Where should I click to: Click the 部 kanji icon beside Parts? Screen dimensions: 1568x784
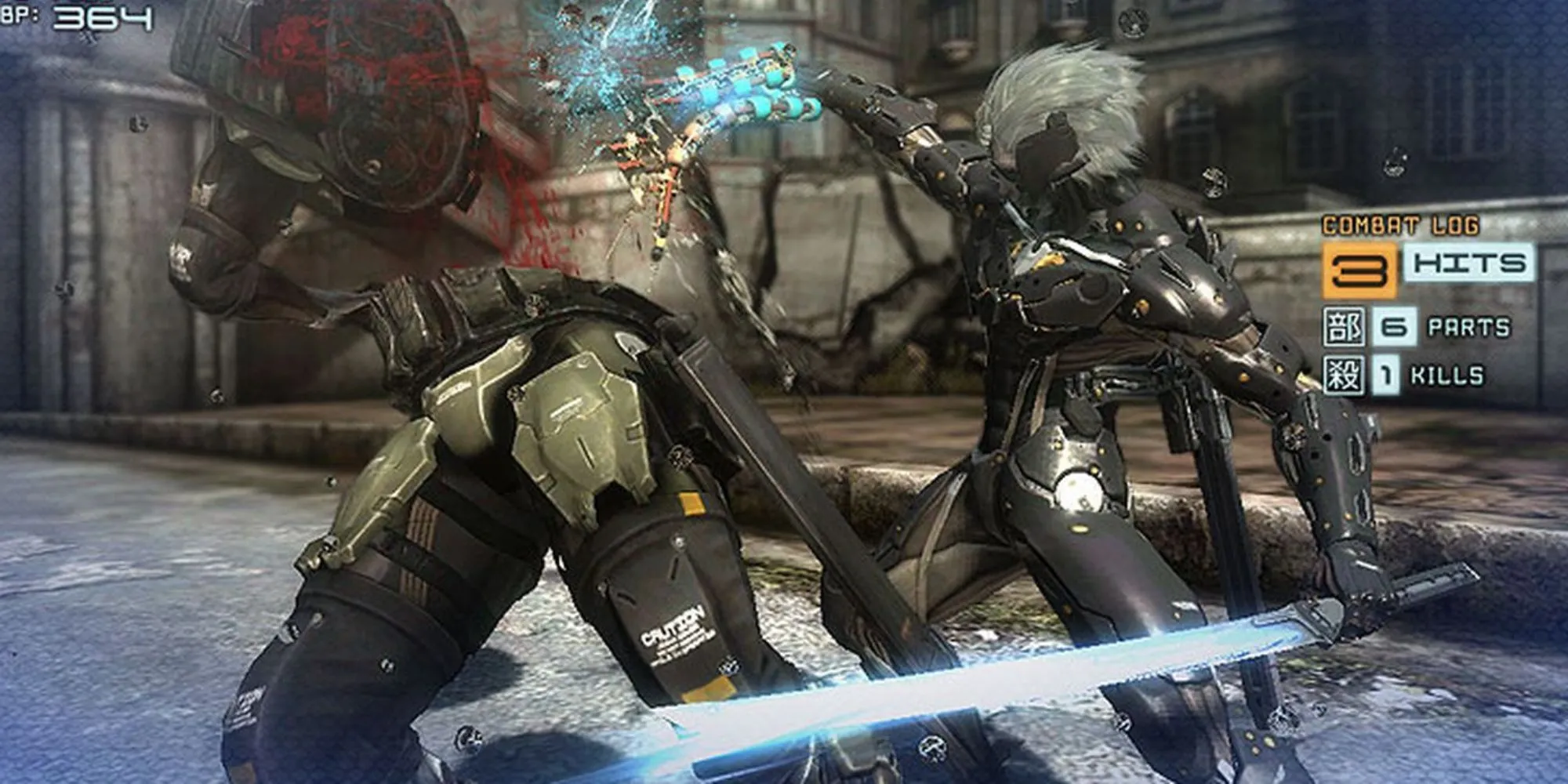pyautogui.click(x=1344, y=325)
